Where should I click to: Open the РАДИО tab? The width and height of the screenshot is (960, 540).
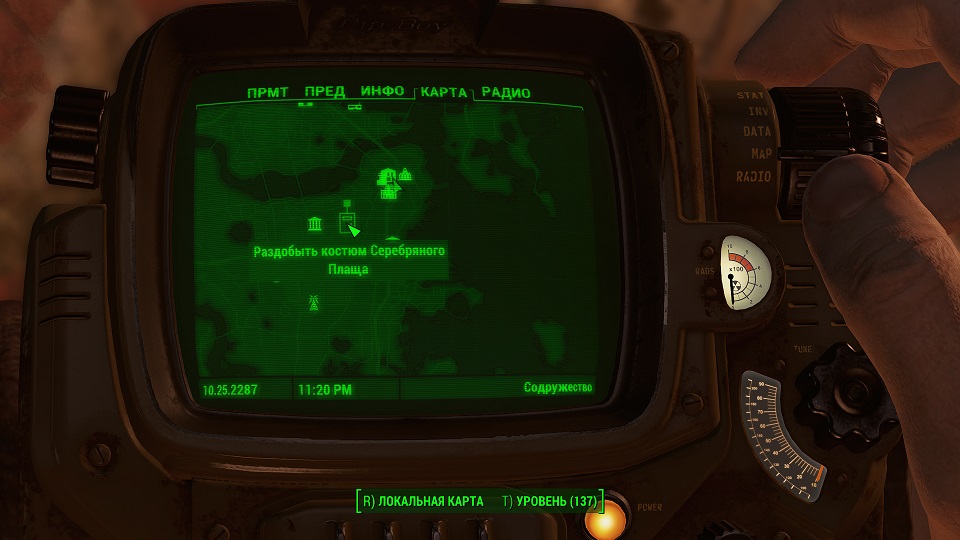(x=506, y=93)
